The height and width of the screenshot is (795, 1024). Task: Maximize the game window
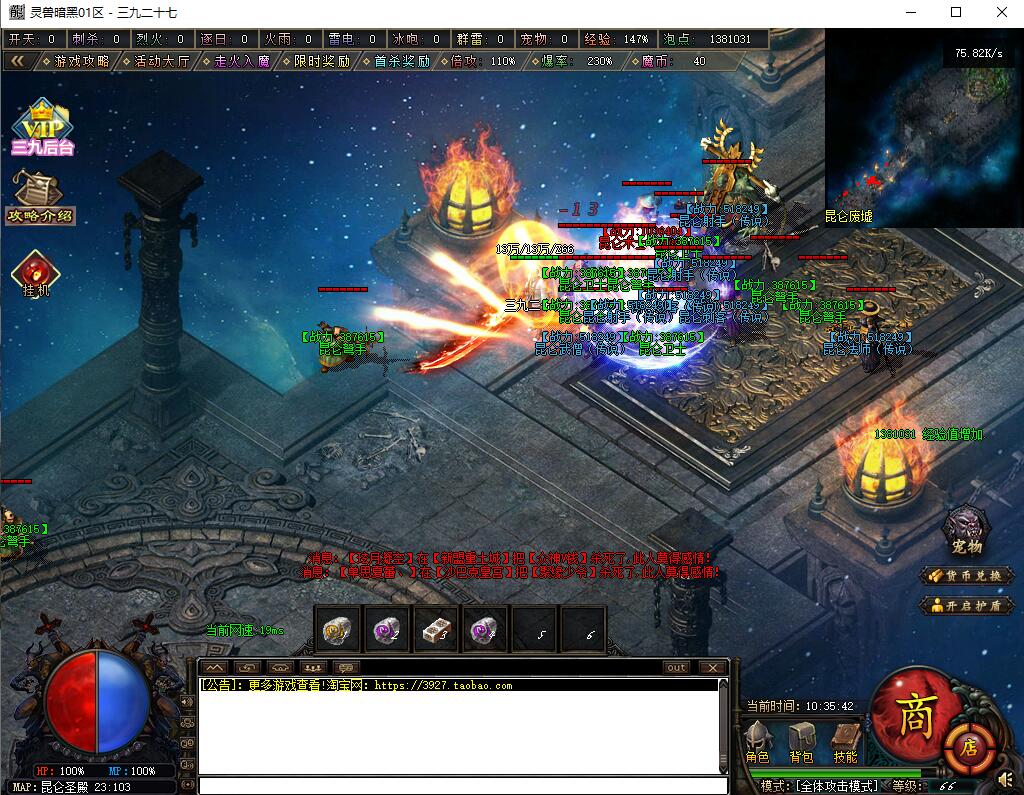point(956,12)
